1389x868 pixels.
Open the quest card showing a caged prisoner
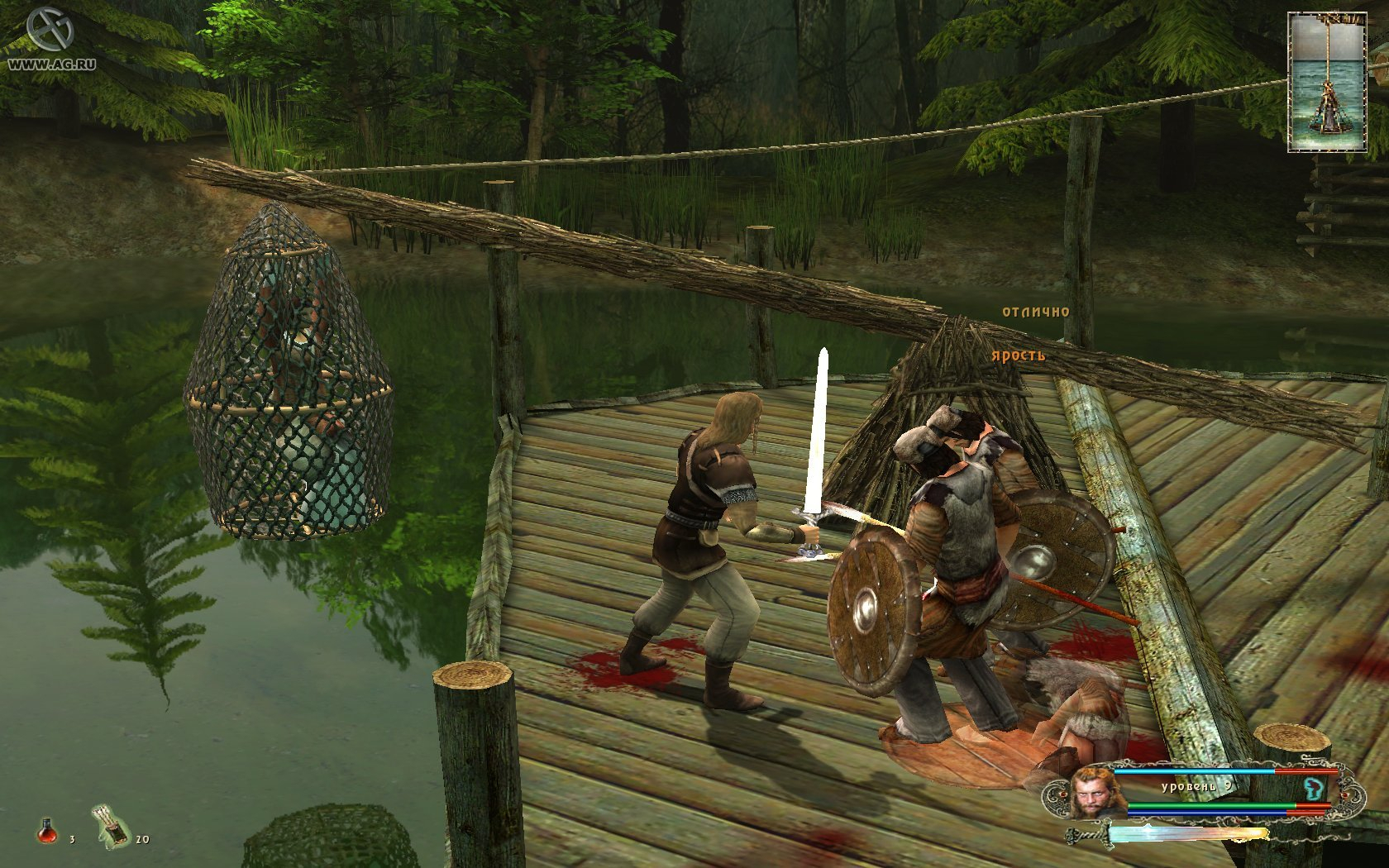coord(1322,83)
